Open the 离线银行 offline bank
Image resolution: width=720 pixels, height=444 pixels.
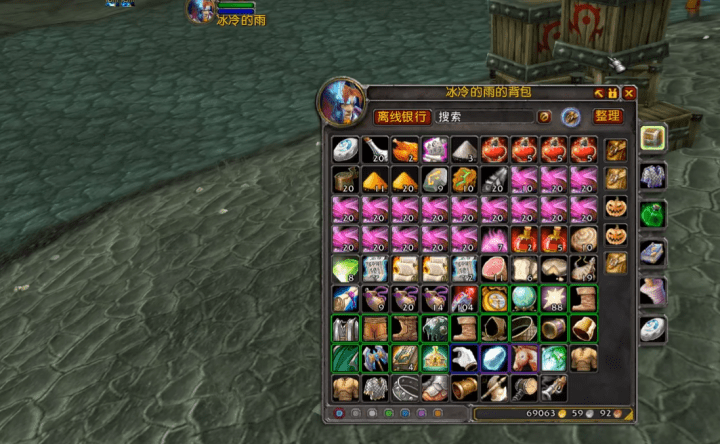tap(402, 117)
